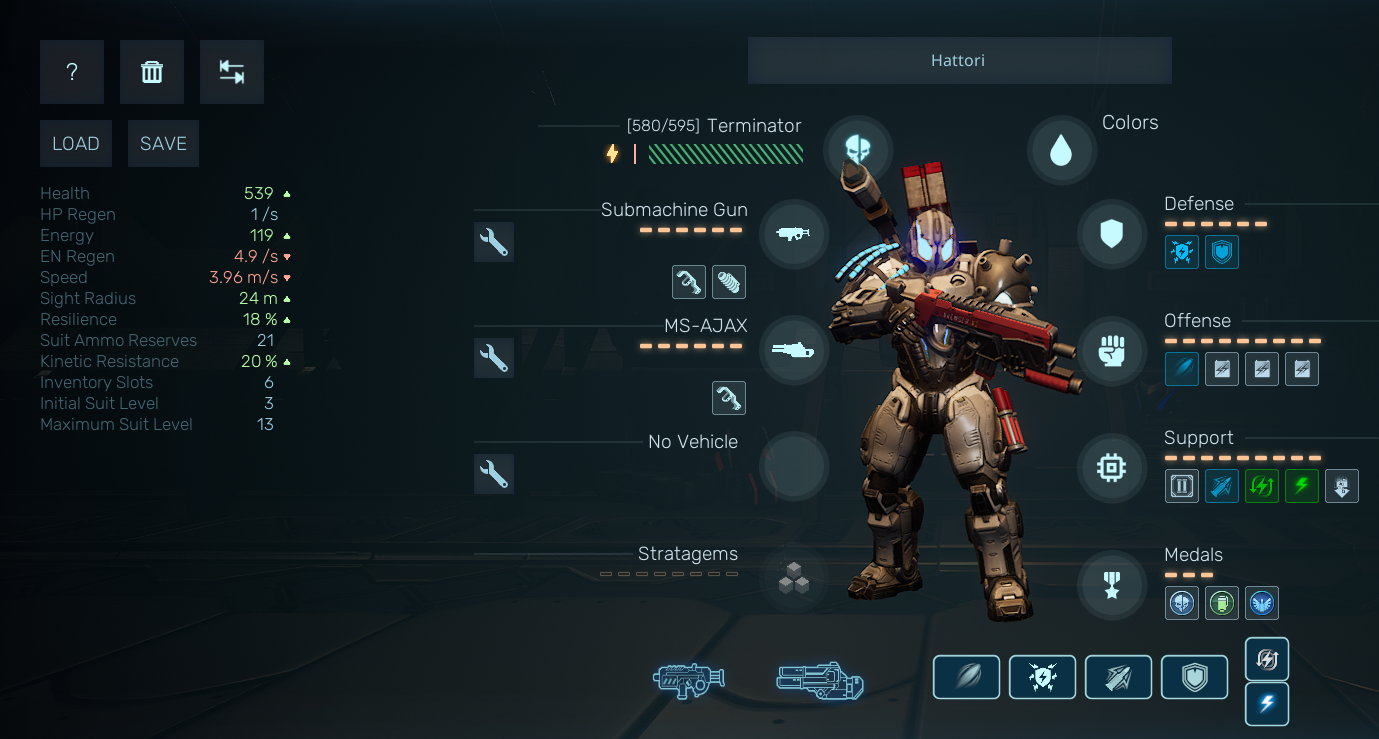Choose the MS-AJAX weapon slot
1379x739 pixels.
[x=793, y=350]
